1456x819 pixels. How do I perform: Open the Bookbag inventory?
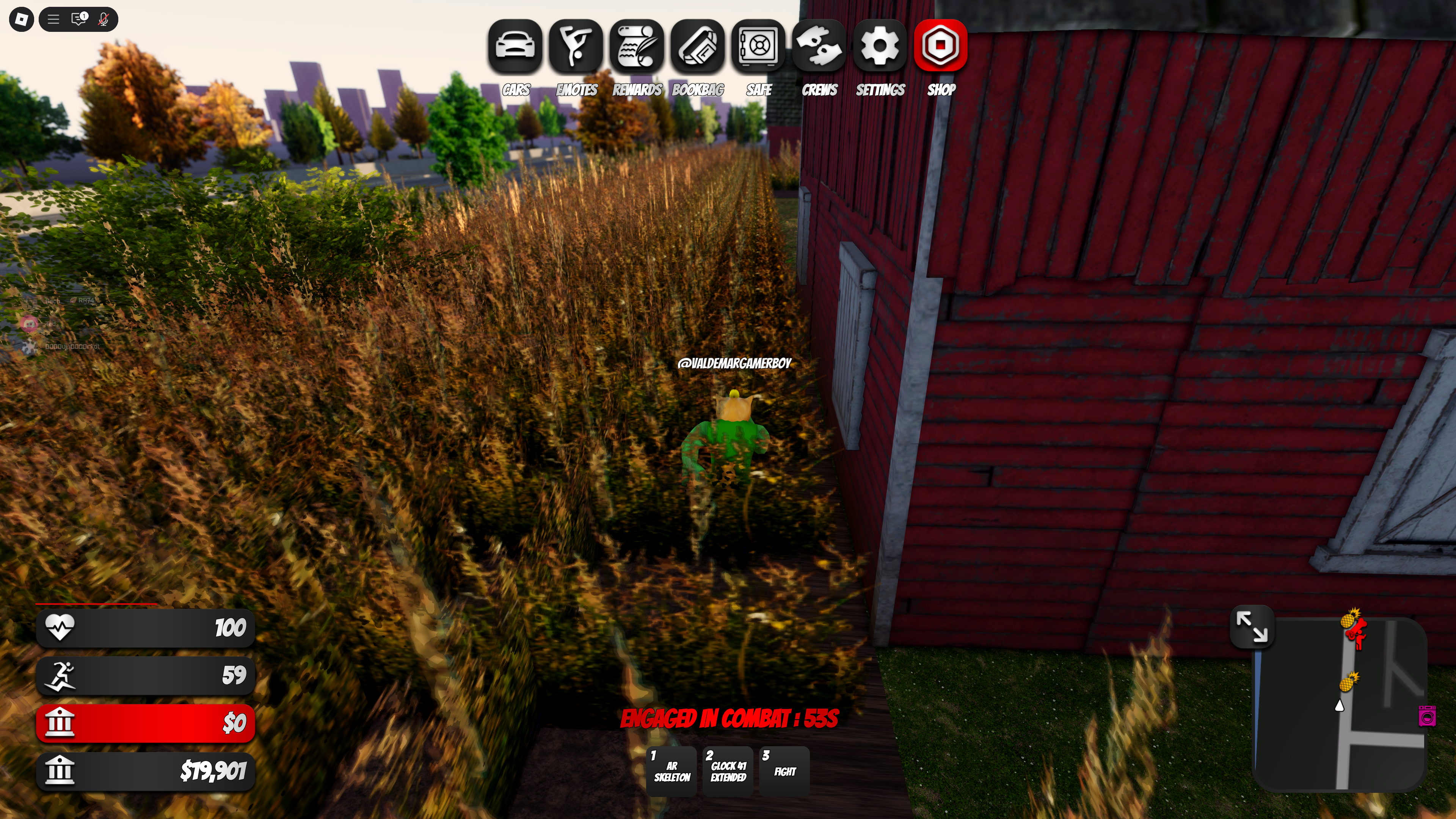coord(698,46)
